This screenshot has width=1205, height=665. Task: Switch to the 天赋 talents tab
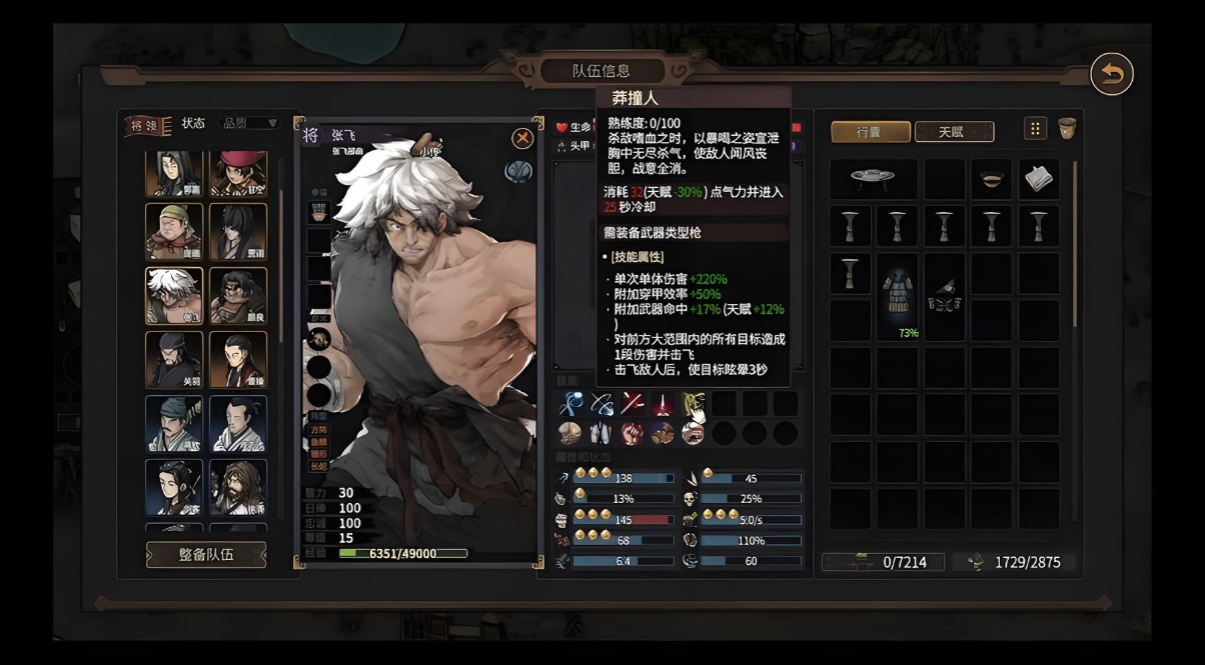pos(954,132)
